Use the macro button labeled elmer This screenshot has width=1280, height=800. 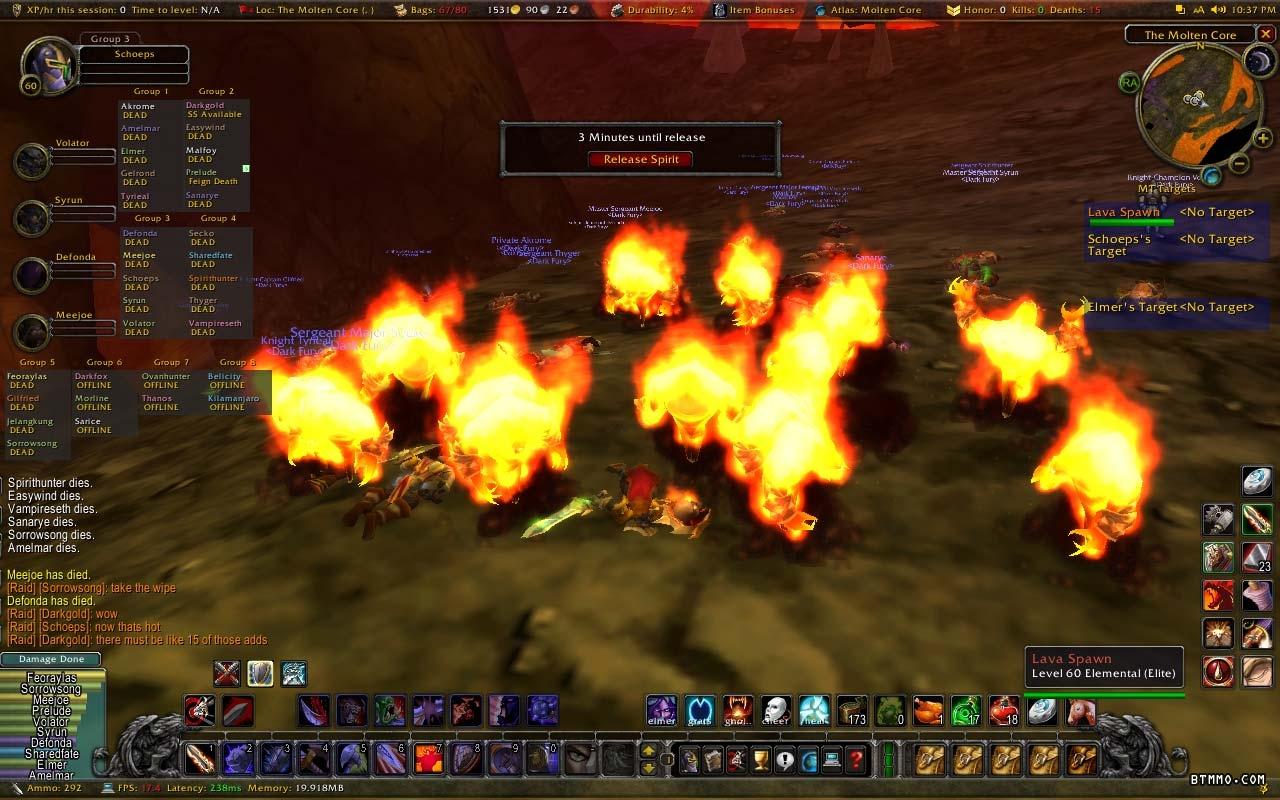pos(662,711)
